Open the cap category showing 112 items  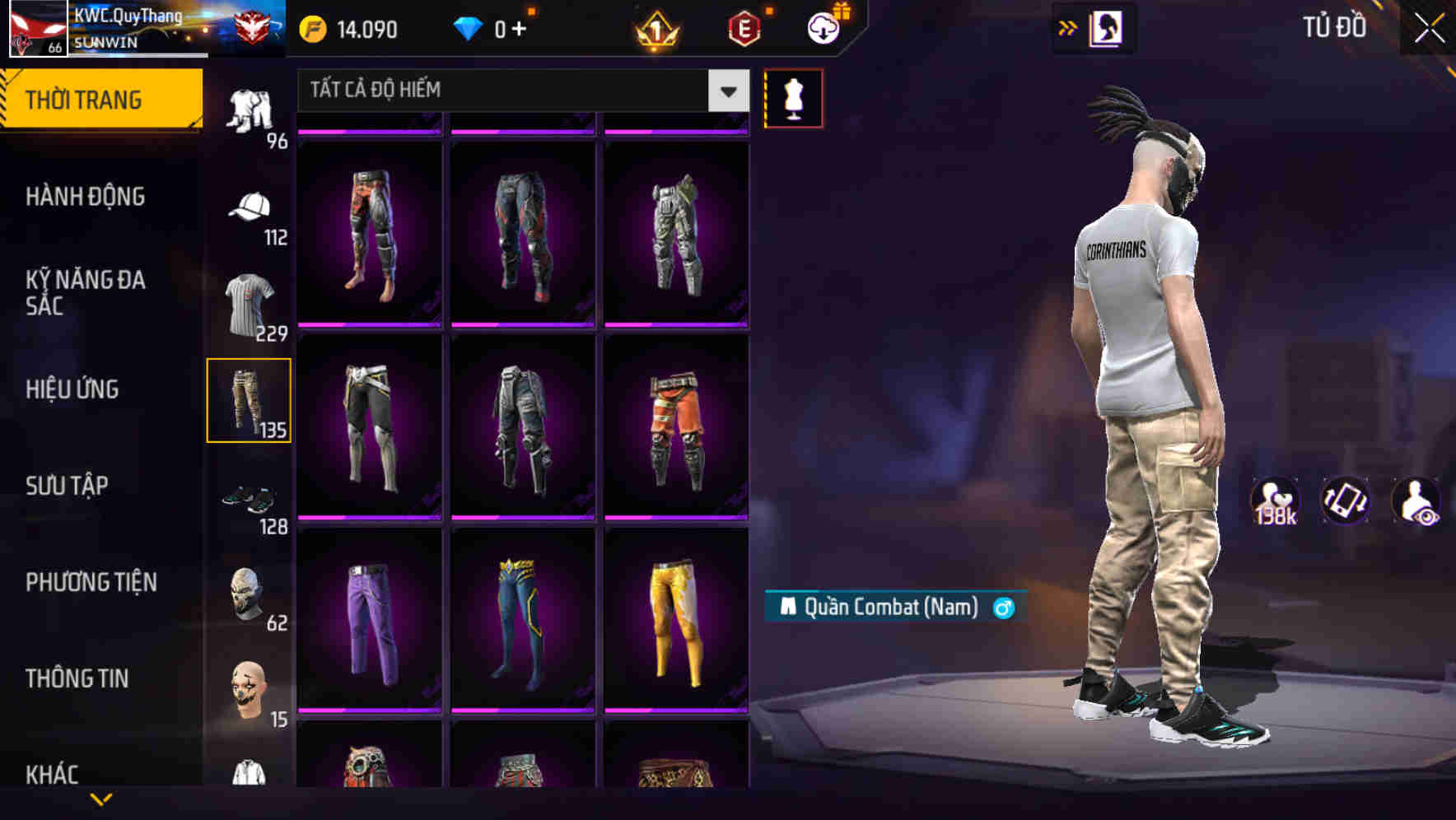tap(250, 208)
